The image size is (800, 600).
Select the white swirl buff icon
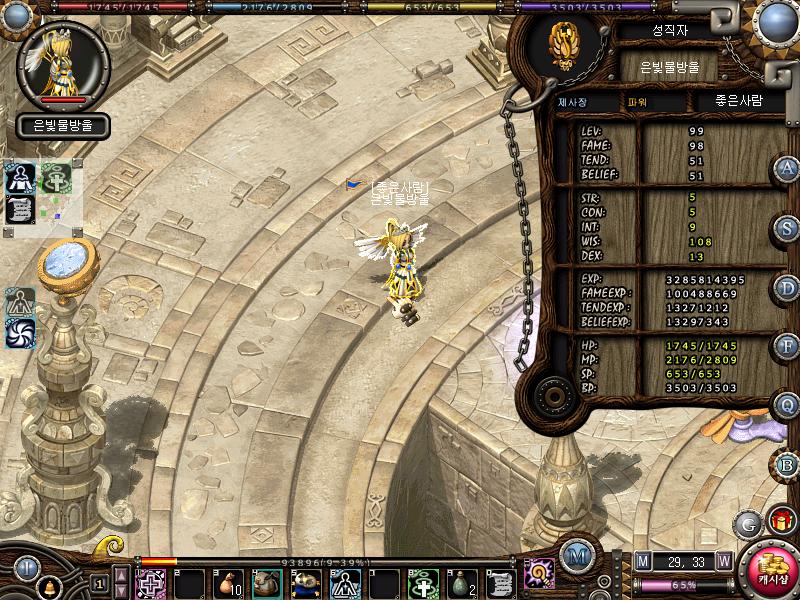click(20, 333)
